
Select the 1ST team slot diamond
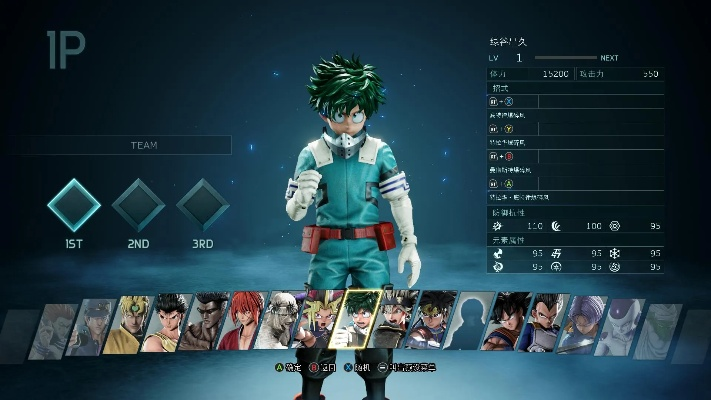(x=74, y=205)
